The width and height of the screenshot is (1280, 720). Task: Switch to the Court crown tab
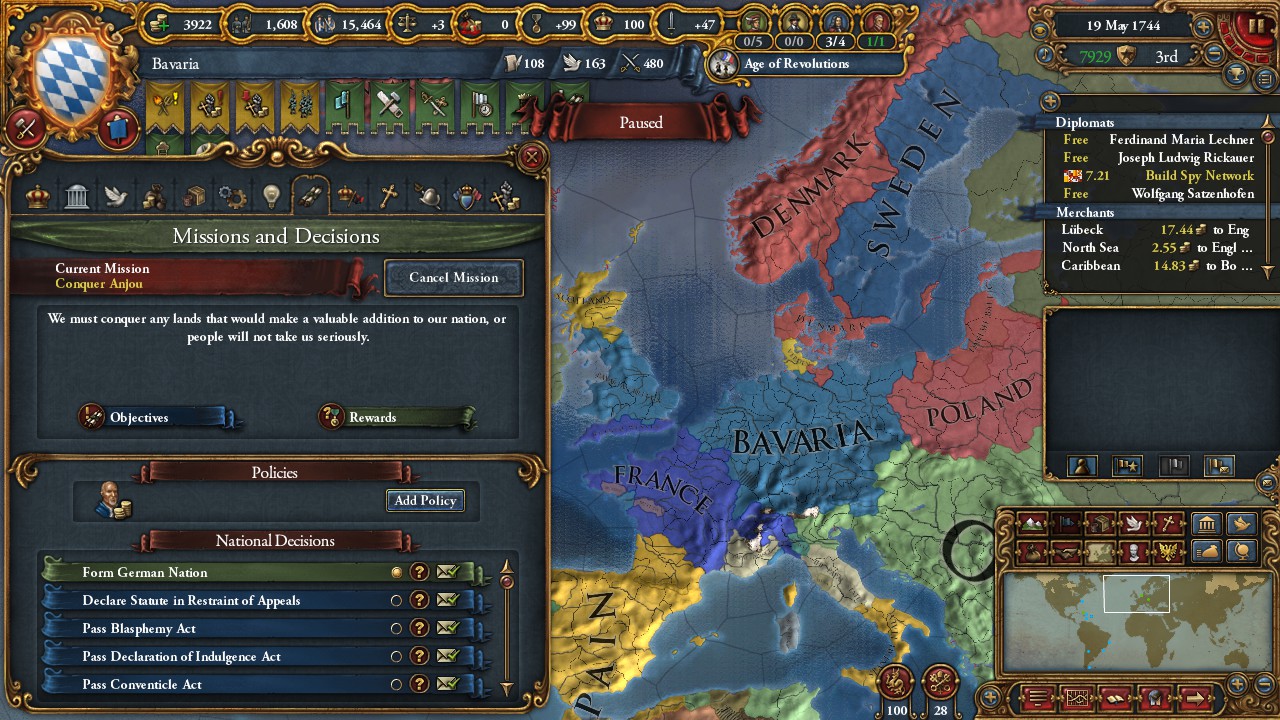point(36,197)
